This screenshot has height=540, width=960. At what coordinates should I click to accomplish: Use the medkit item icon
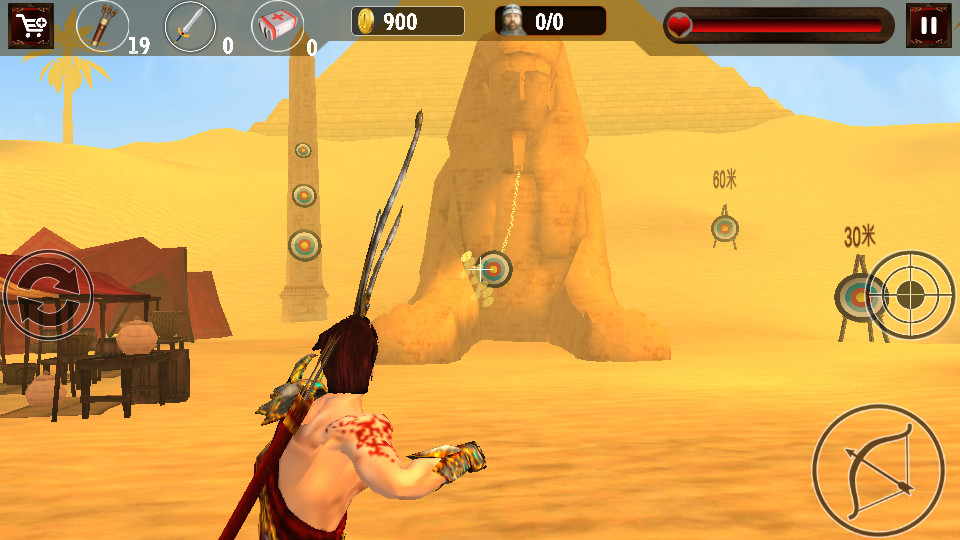[x=277, y=26]
